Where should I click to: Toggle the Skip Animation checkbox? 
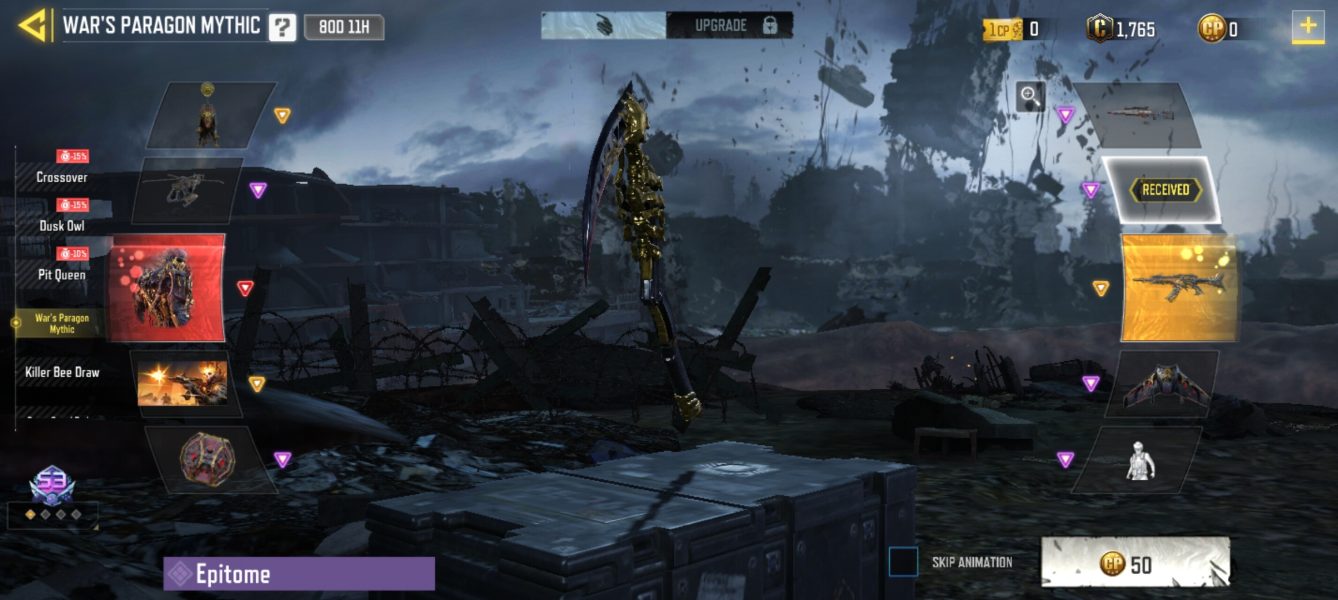pyautogui.click(x=903, y=562)
